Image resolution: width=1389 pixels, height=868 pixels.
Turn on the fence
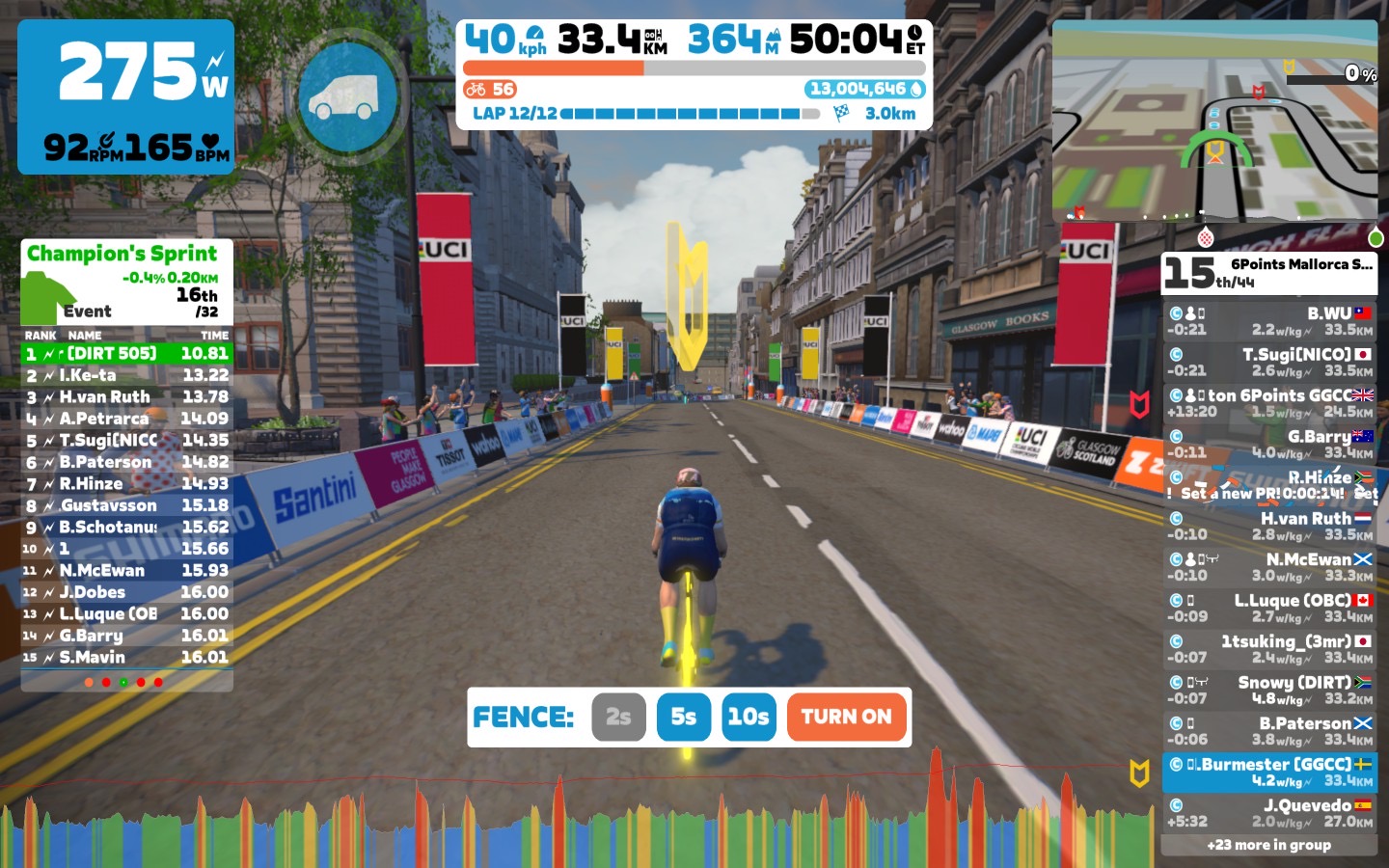(846, 717)
